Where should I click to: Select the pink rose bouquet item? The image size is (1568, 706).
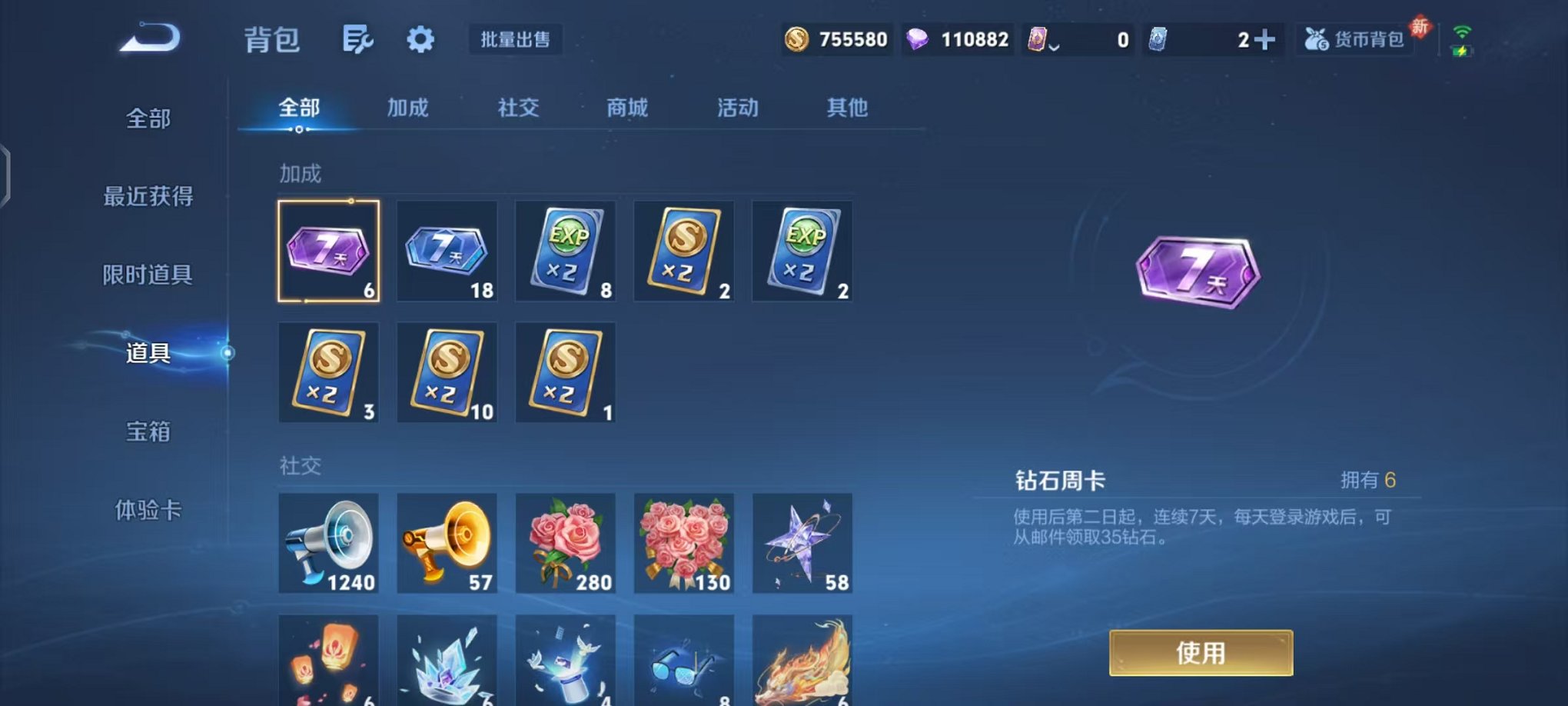tap(565, 544)
